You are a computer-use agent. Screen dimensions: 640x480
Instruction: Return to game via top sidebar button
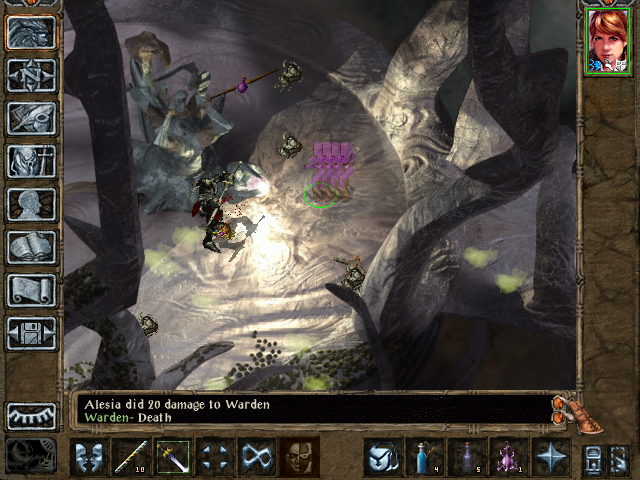[x=31, y=32]
